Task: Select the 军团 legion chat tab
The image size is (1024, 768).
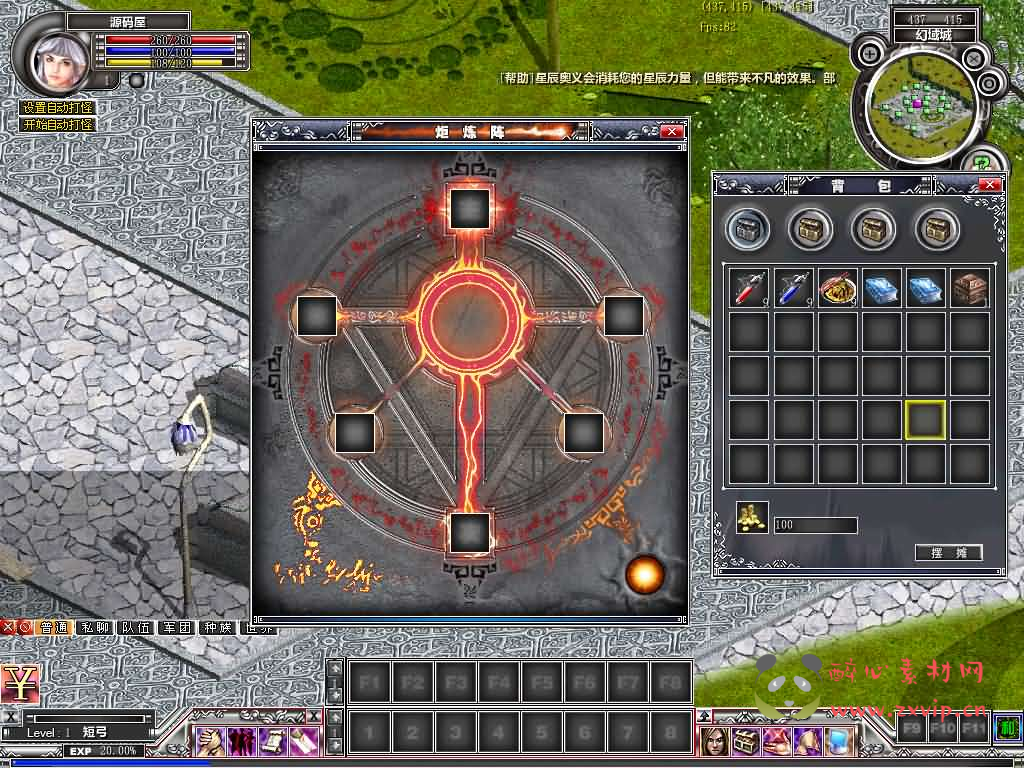Action: [x=177, y=628]
